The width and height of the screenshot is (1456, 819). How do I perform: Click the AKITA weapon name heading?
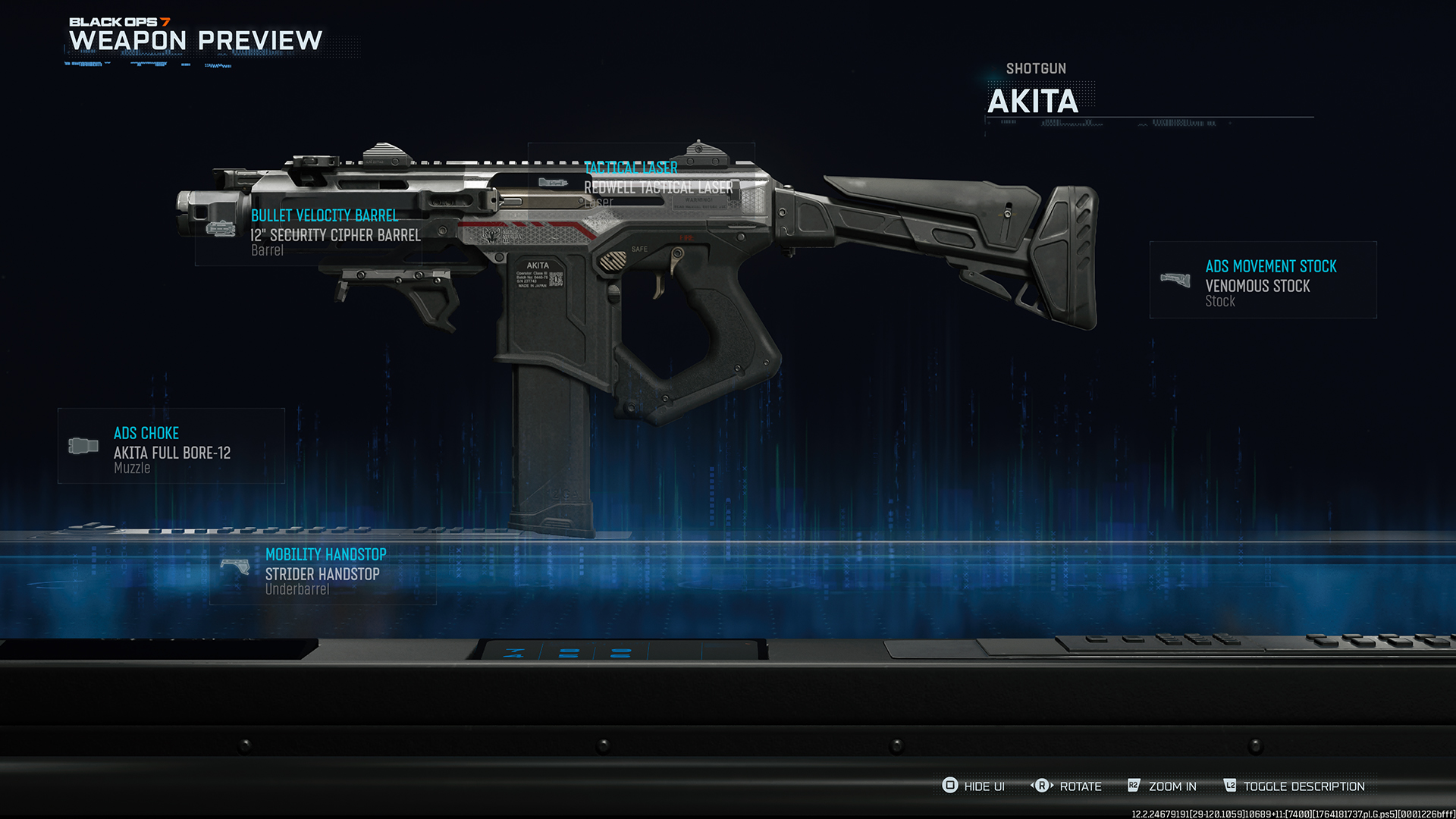click(x=1033, y=101)
